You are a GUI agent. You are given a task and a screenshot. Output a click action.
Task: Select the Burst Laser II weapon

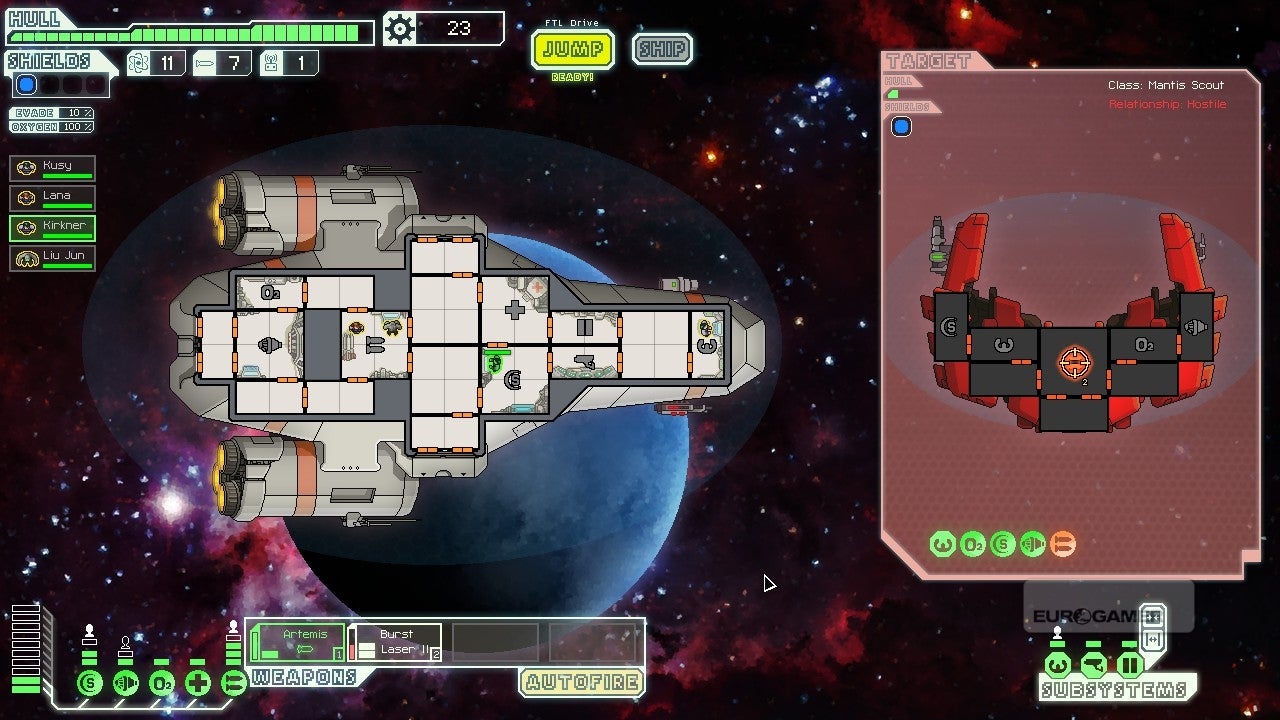[396, 642]
